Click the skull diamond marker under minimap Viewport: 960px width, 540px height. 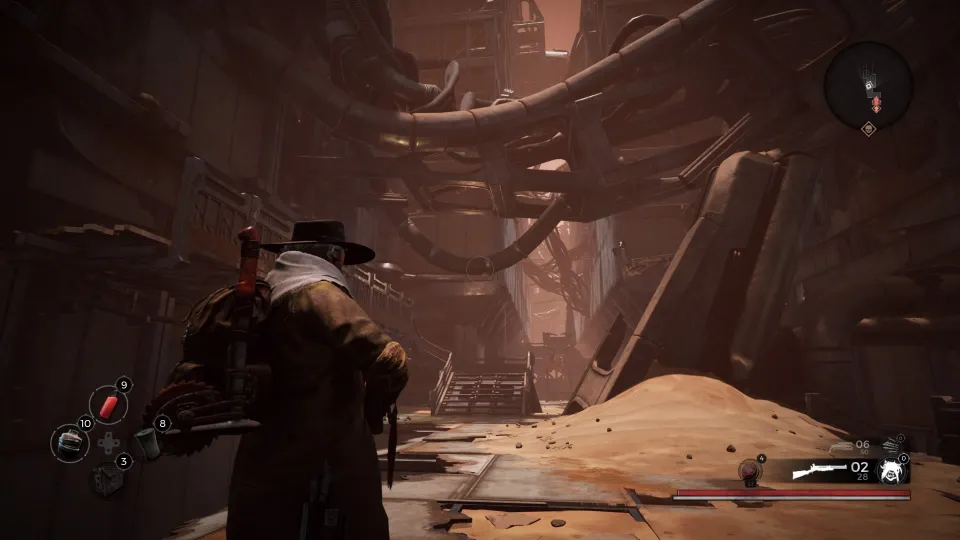[868, 129]
